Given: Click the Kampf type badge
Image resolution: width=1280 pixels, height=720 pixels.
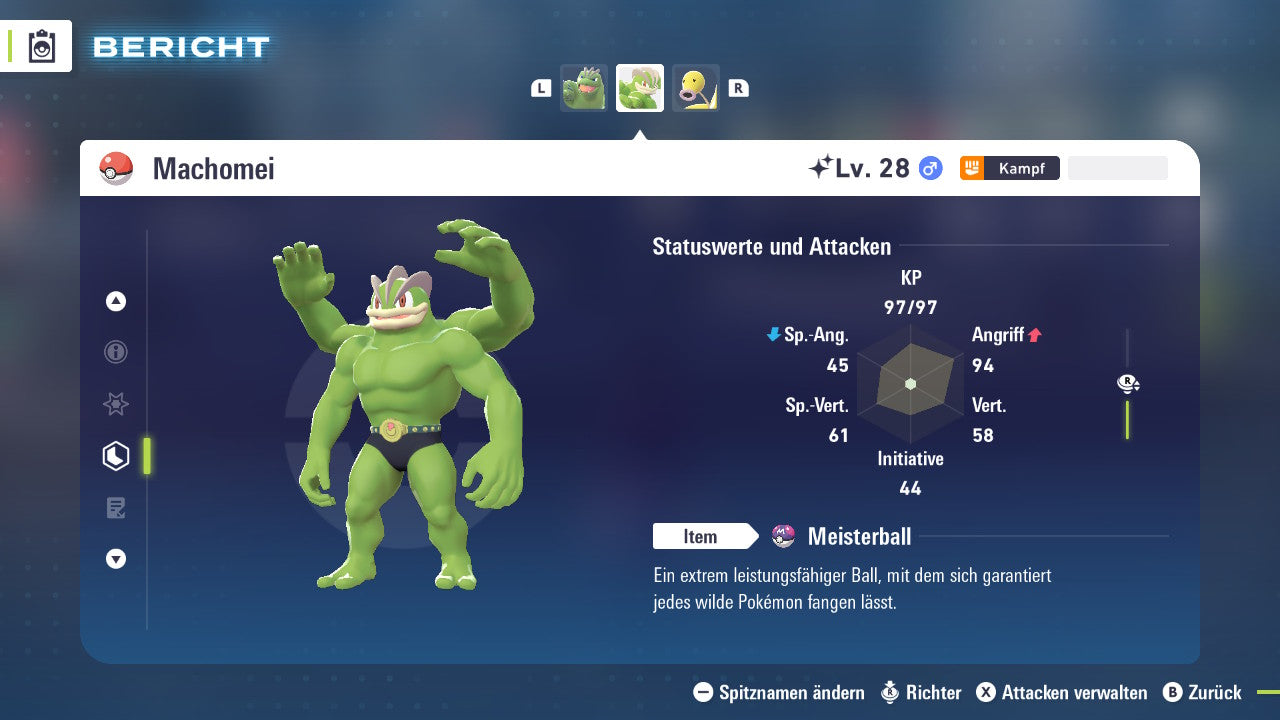Looking at the screenshot, I should pyautogui.click(x=1009, y=168).
